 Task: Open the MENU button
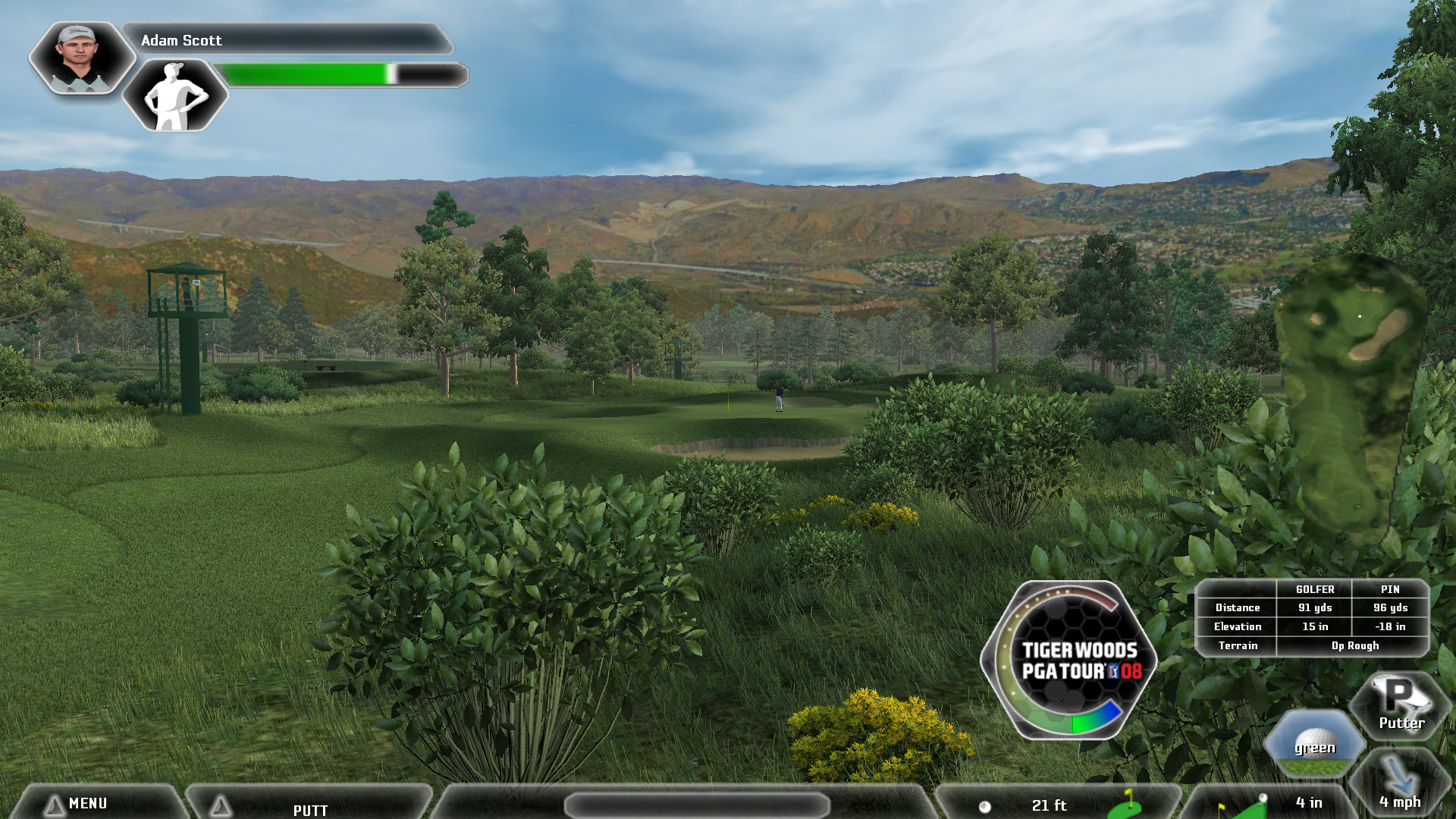coord(87,803)
